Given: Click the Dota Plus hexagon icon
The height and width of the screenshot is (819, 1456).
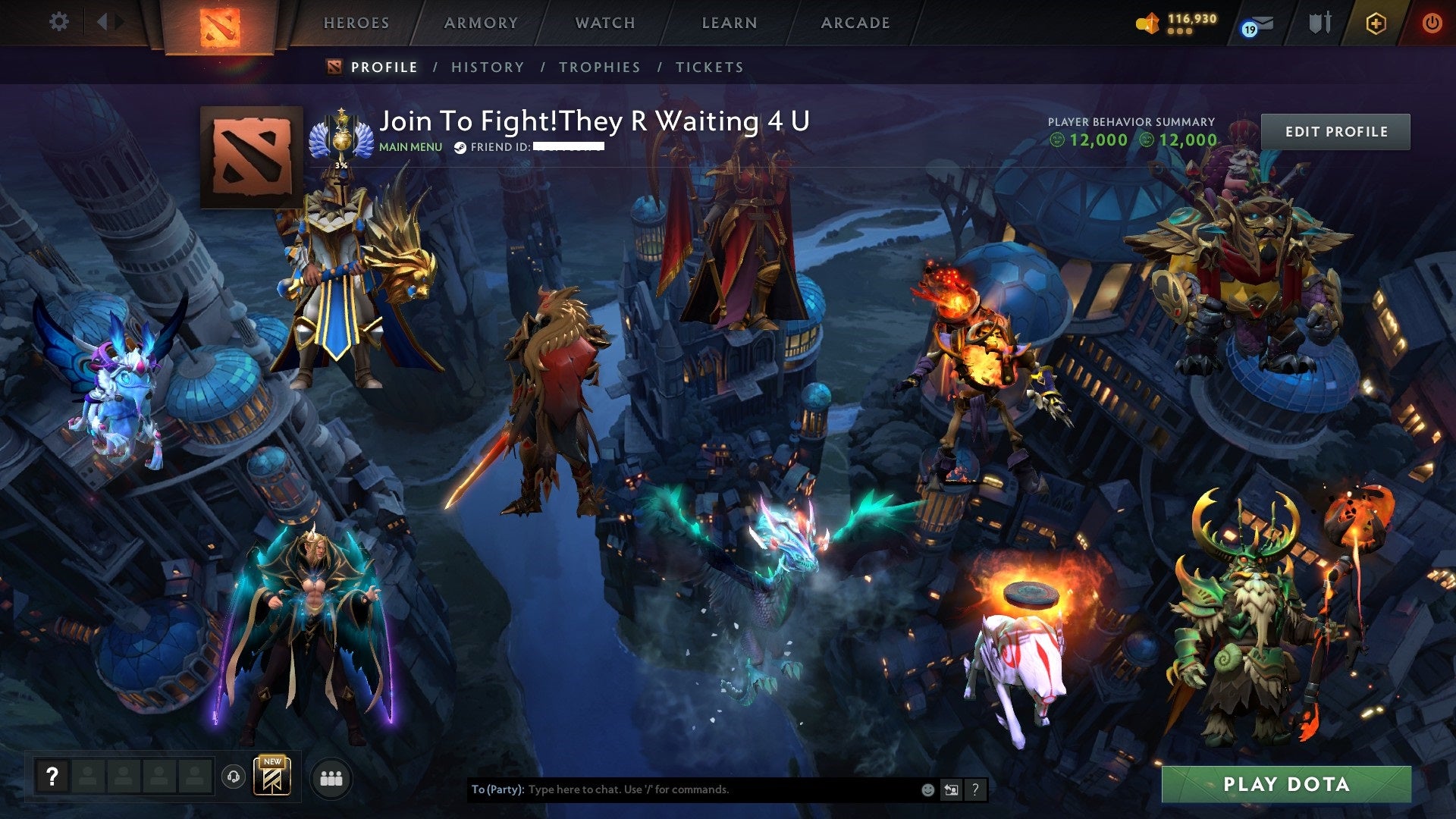Looking at the screenshot, I should tap(1376, 23).
